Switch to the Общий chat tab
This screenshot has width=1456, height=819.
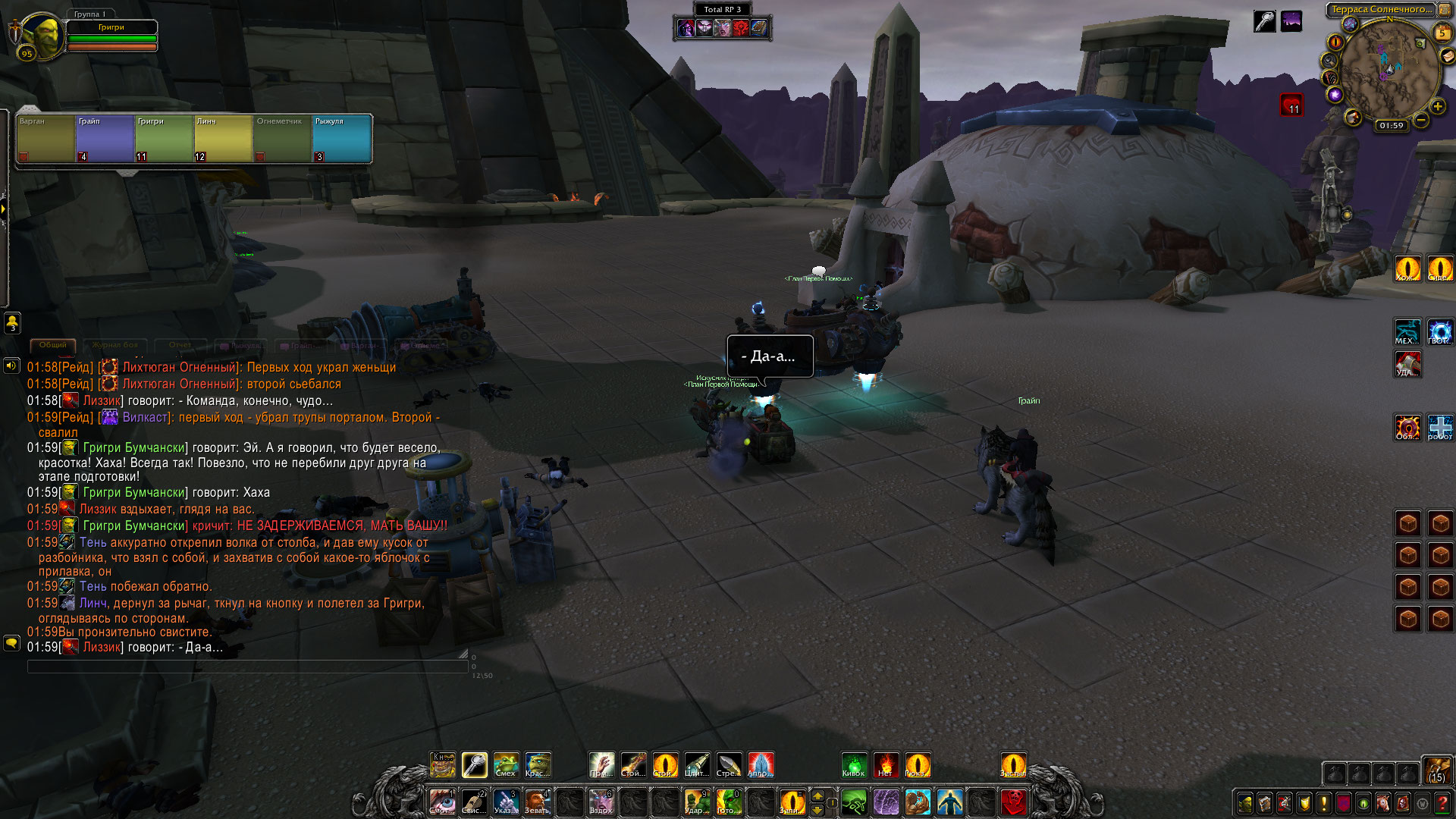[x=53, y=345]
